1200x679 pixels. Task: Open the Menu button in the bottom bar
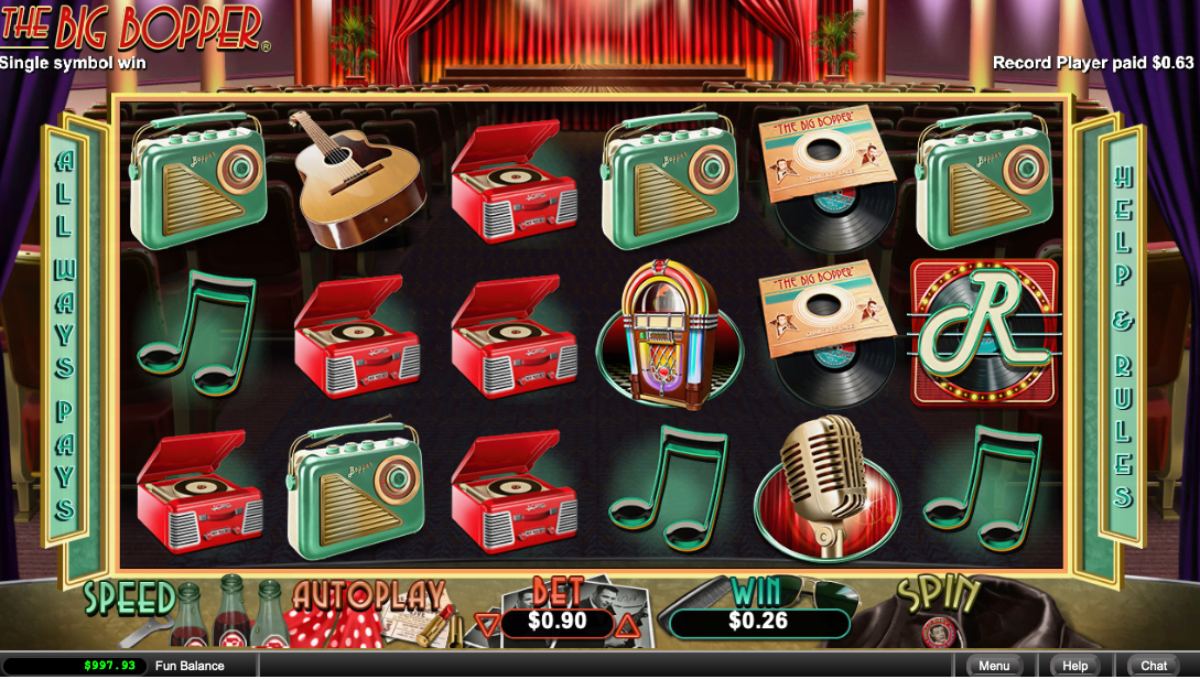pos(994,665)
